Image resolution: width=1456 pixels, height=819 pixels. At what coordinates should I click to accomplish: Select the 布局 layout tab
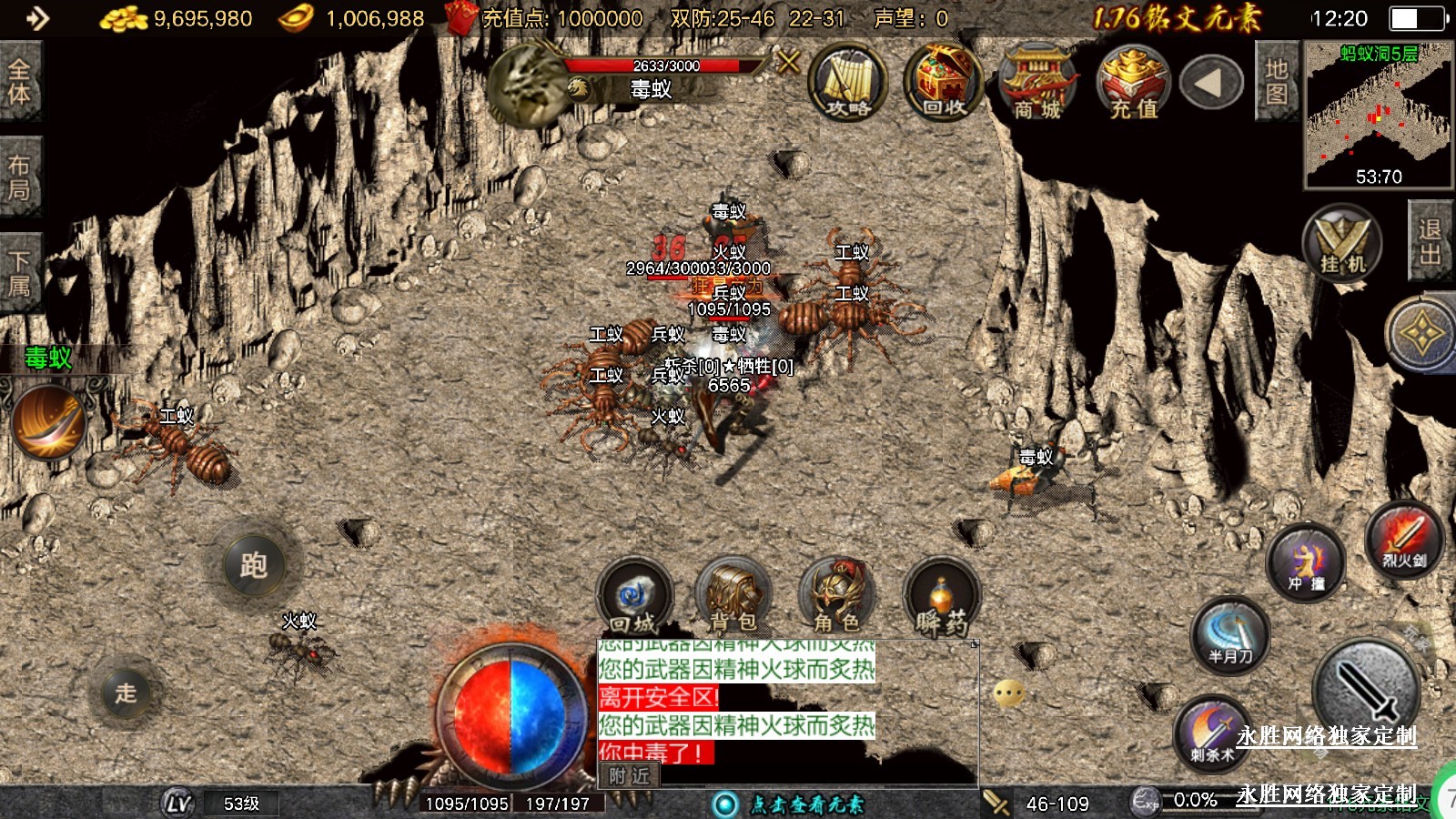tap(19, 177)
